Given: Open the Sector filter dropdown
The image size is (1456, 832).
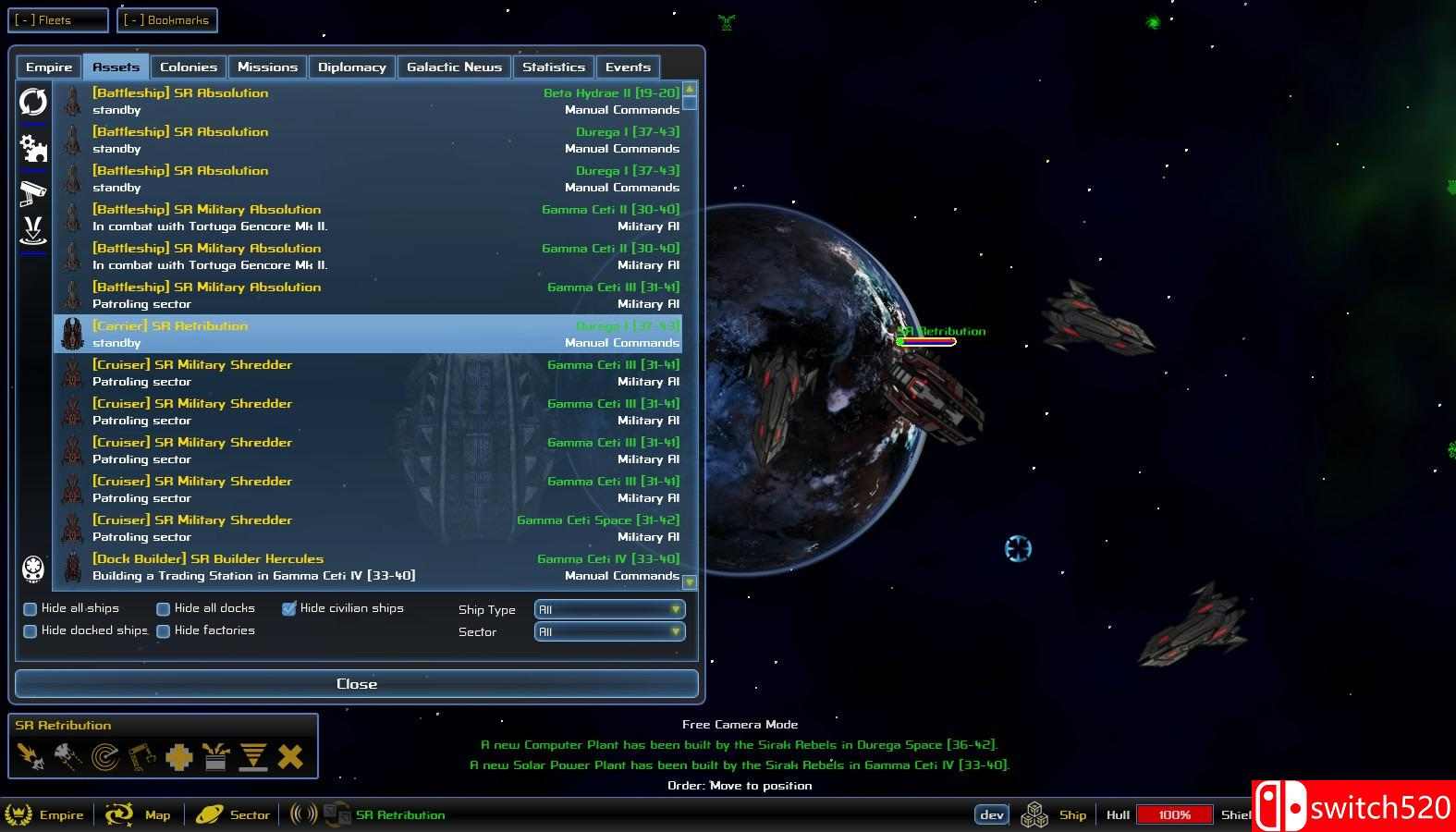Looking at the screenshot, I should click(x=608, y=631).
